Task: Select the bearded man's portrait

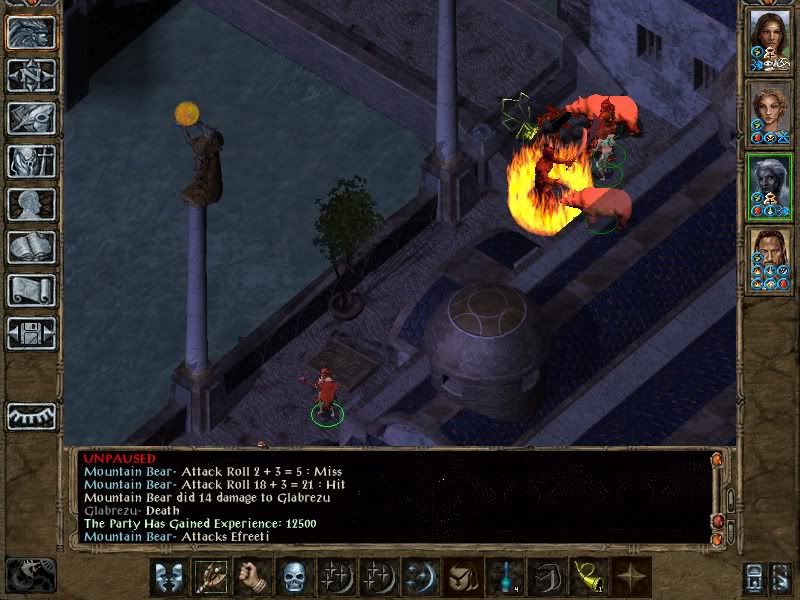Action: 770,257
